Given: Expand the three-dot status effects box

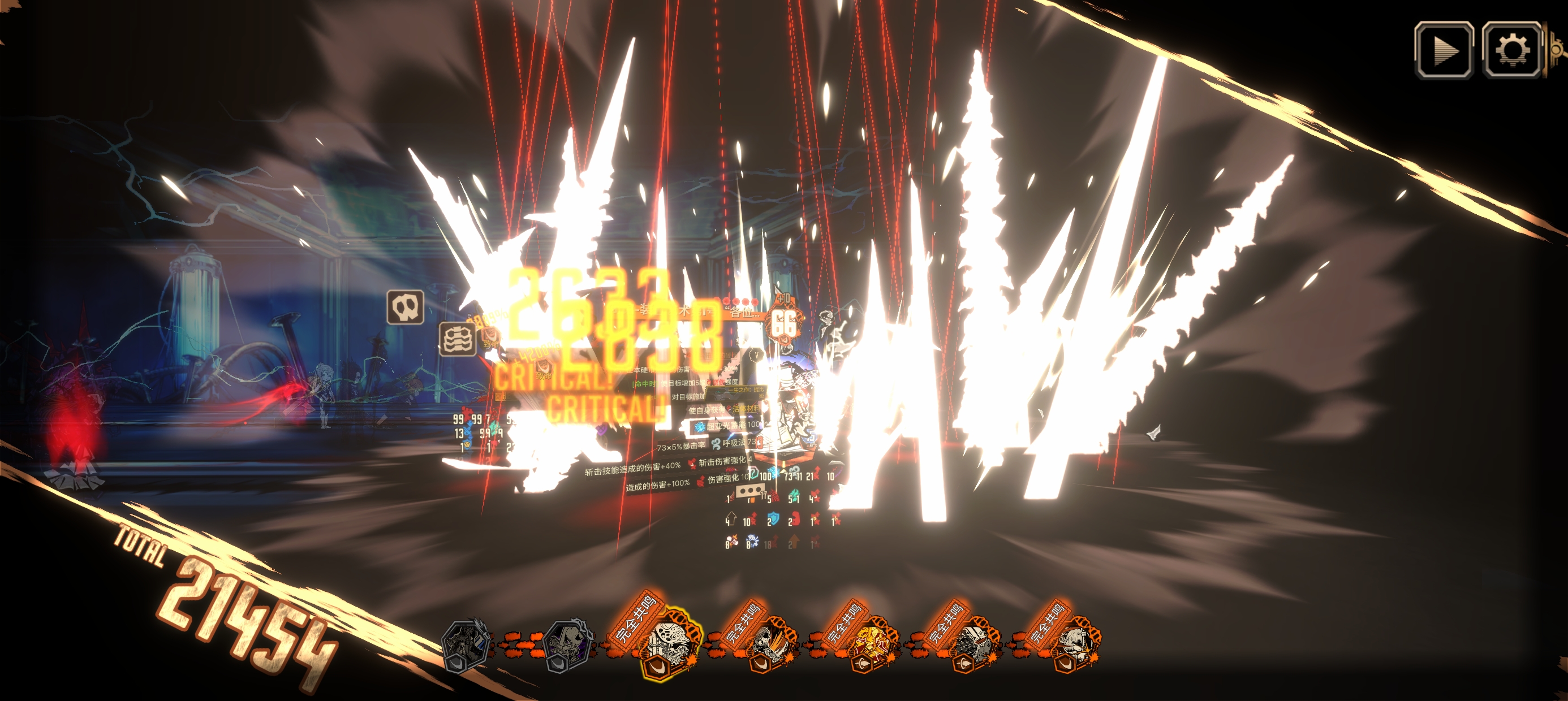Looking at the screenshot, I should [750, 491].
